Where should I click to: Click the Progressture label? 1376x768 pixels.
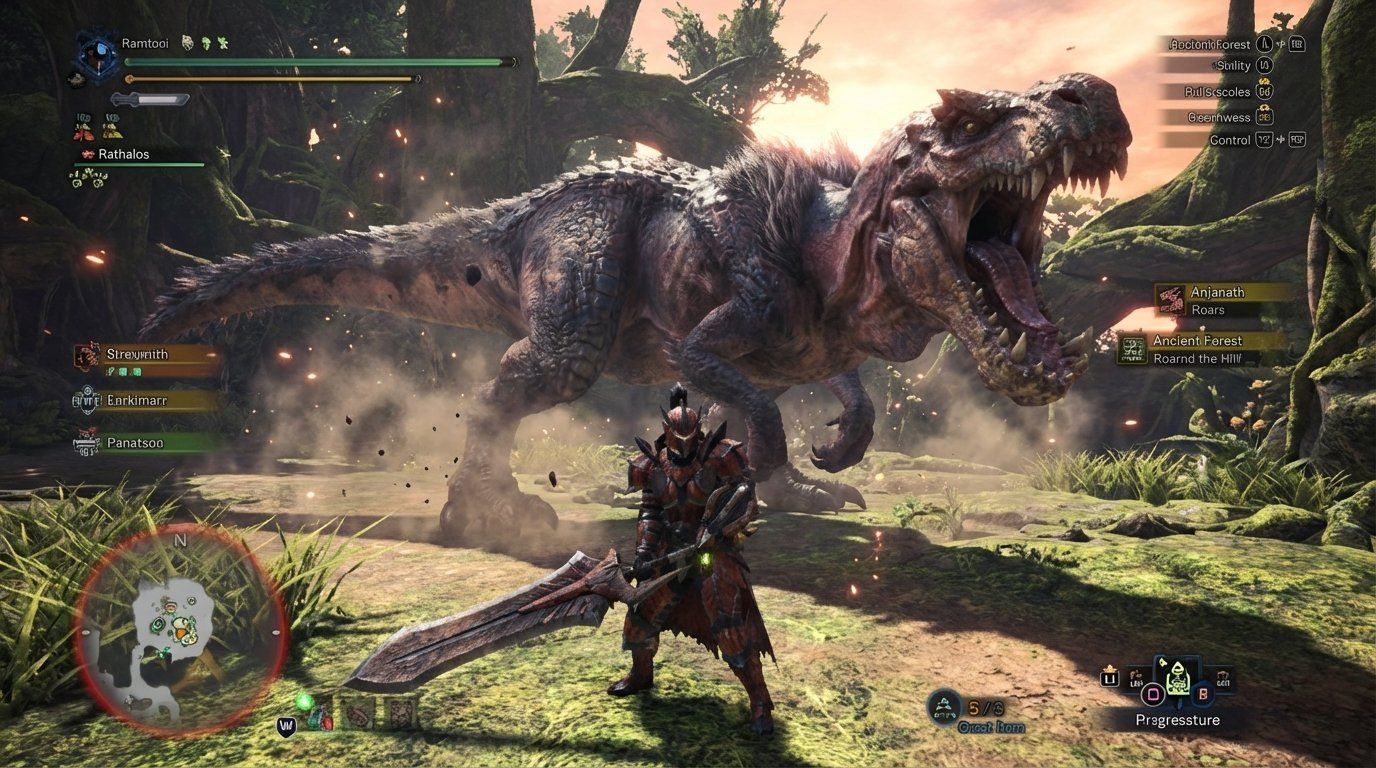1179,720
